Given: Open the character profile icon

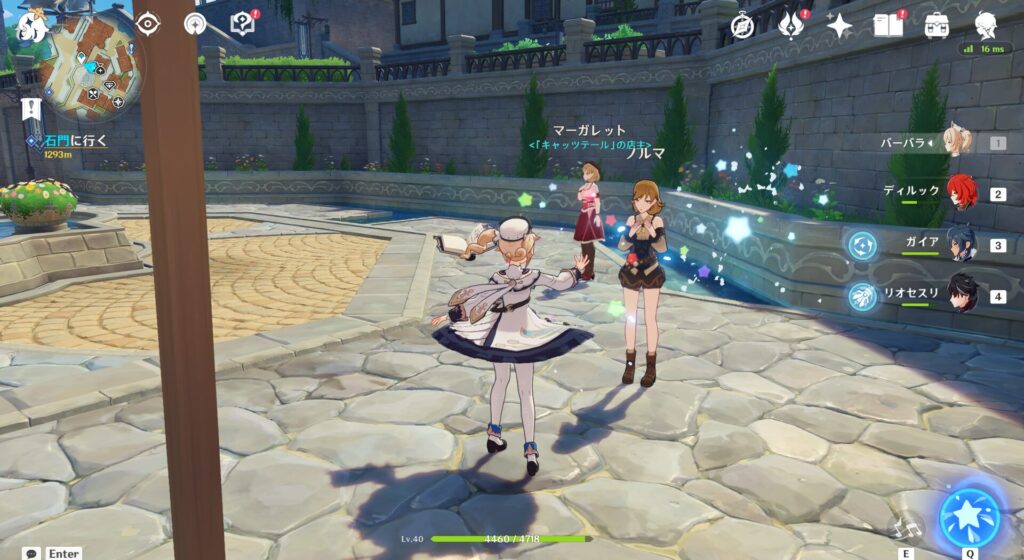Looking at the screenshot, I should (986, 25).
